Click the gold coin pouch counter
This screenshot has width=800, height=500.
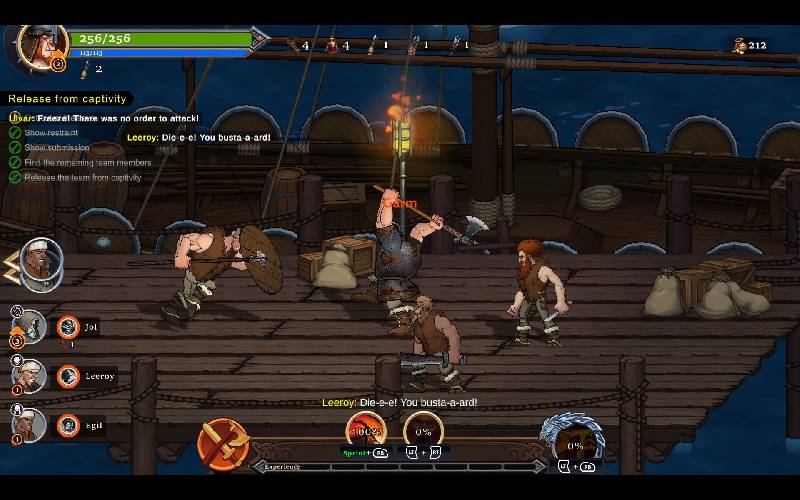[x=749, y=45]
